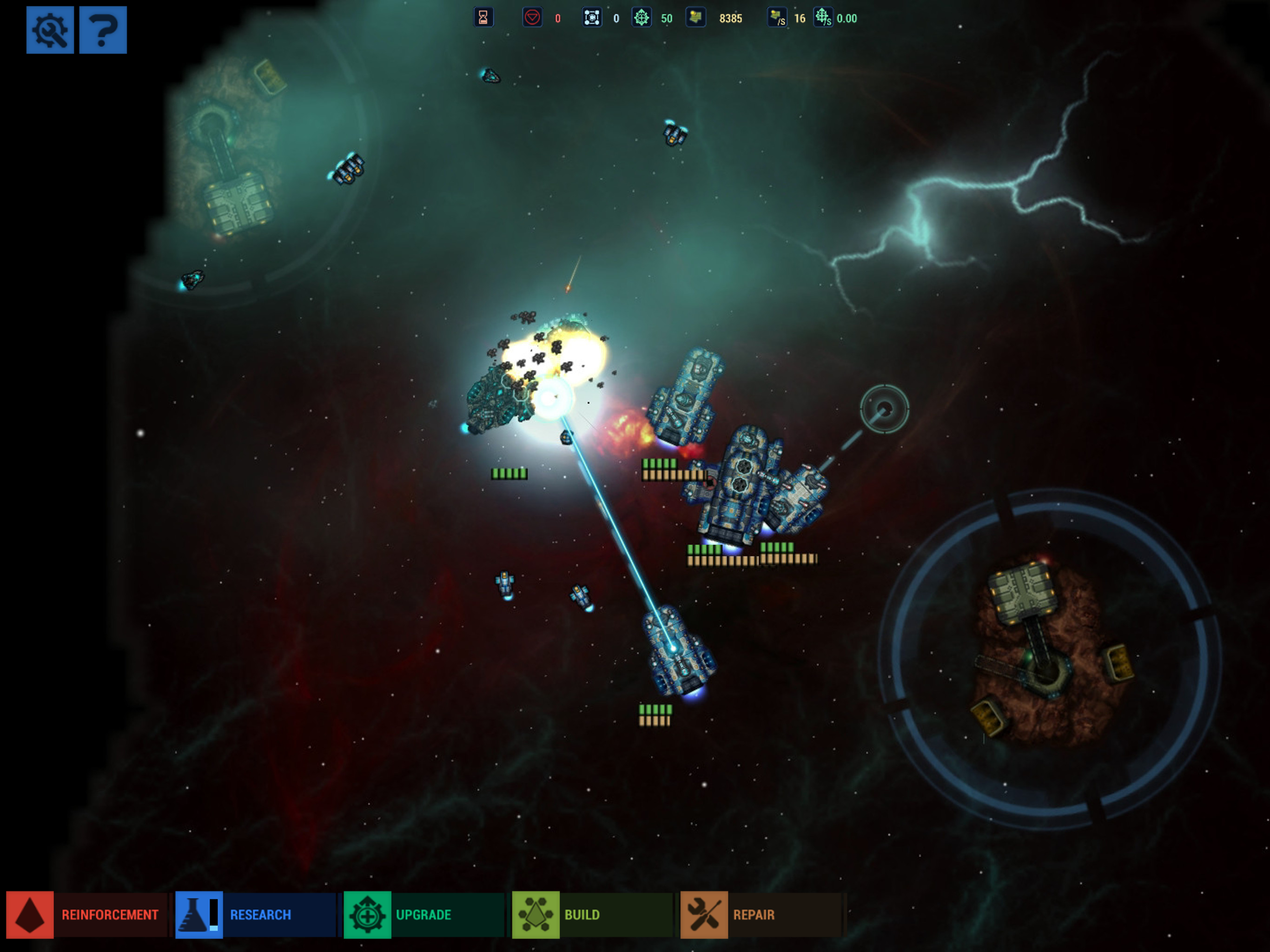Open the help question mark button
The image size is (1270, 952).
coord(103,30)
